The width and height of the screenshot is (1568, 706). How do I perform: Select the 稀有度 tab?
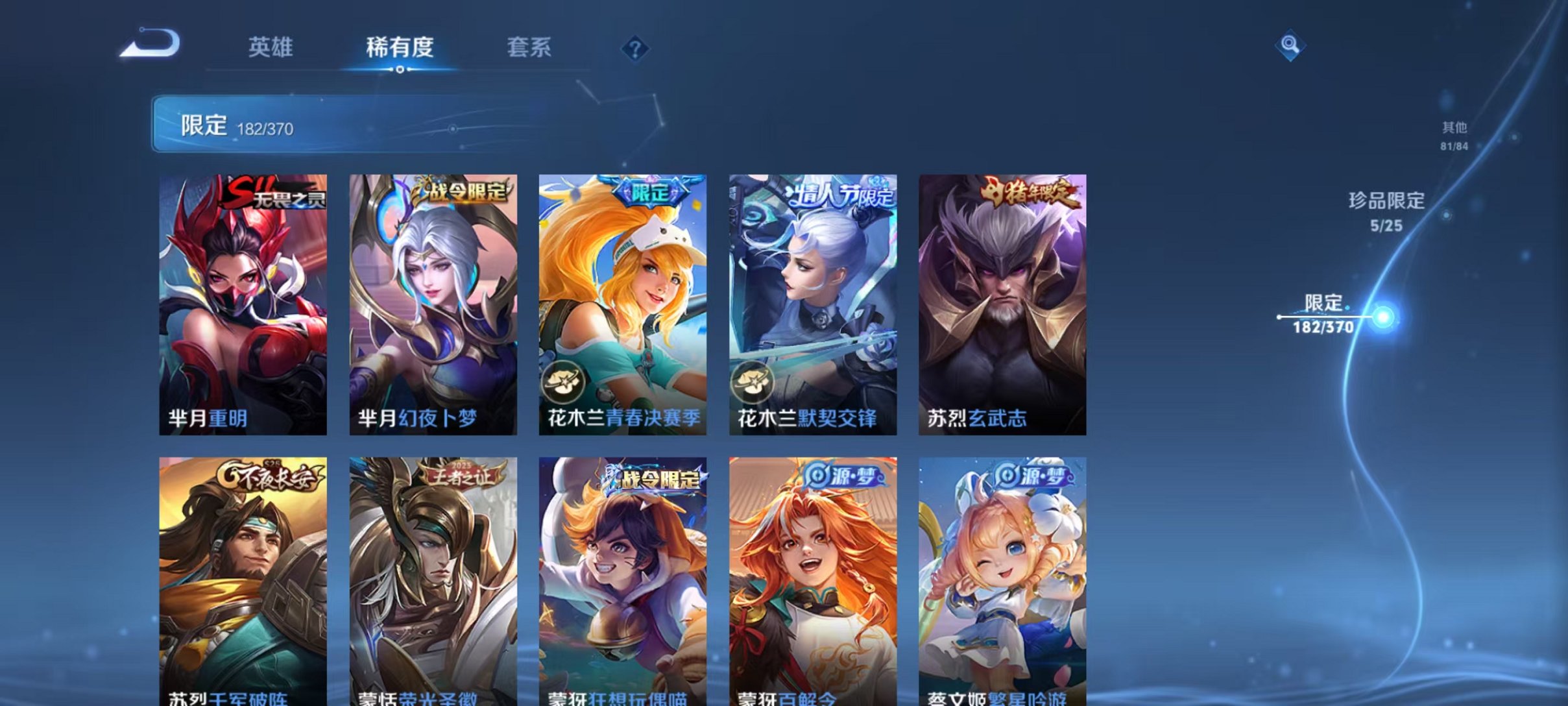pyautogui.click(x=400, y=47)
